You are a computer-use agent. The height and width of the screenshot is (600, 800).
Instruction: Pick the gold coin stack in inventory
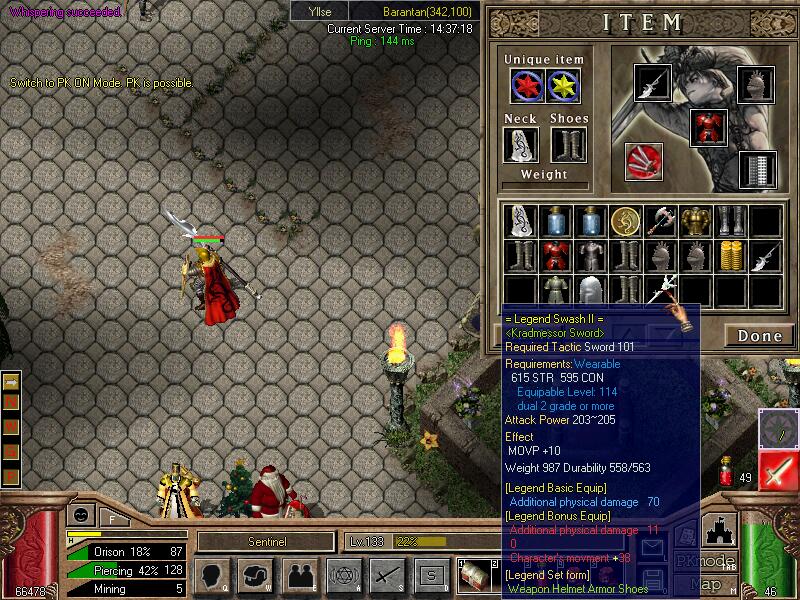pos(730,254)
